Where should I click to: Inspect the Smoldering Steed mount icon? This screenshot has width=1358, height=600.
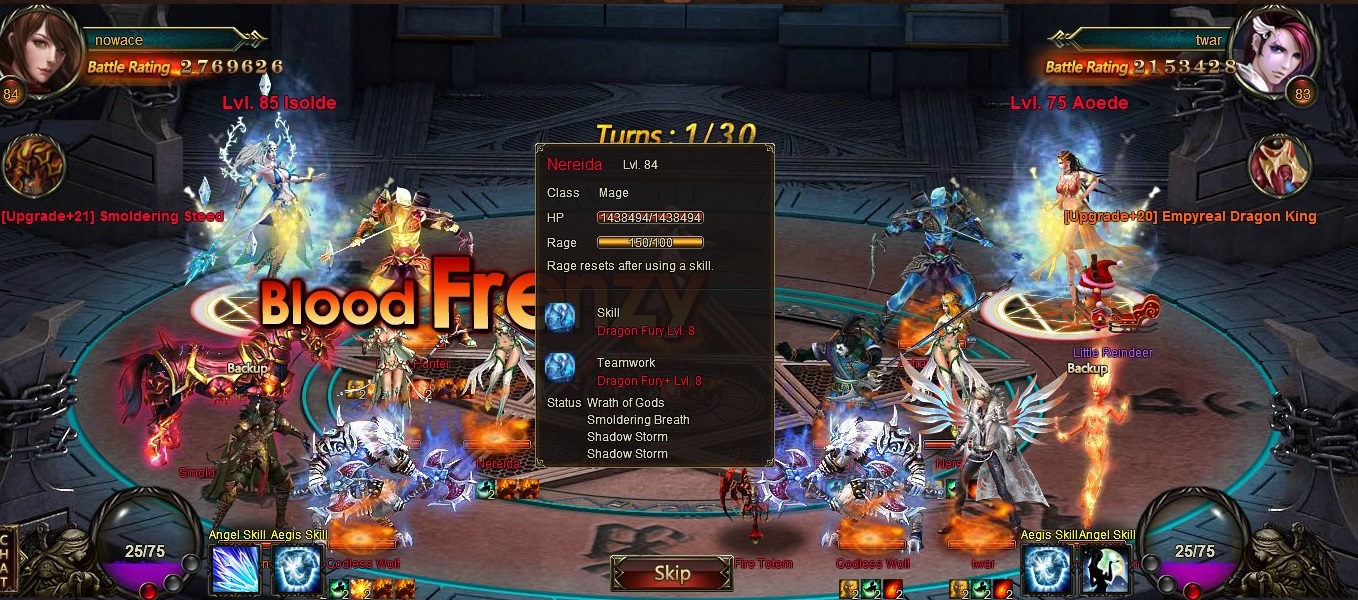tap(34, 167)
